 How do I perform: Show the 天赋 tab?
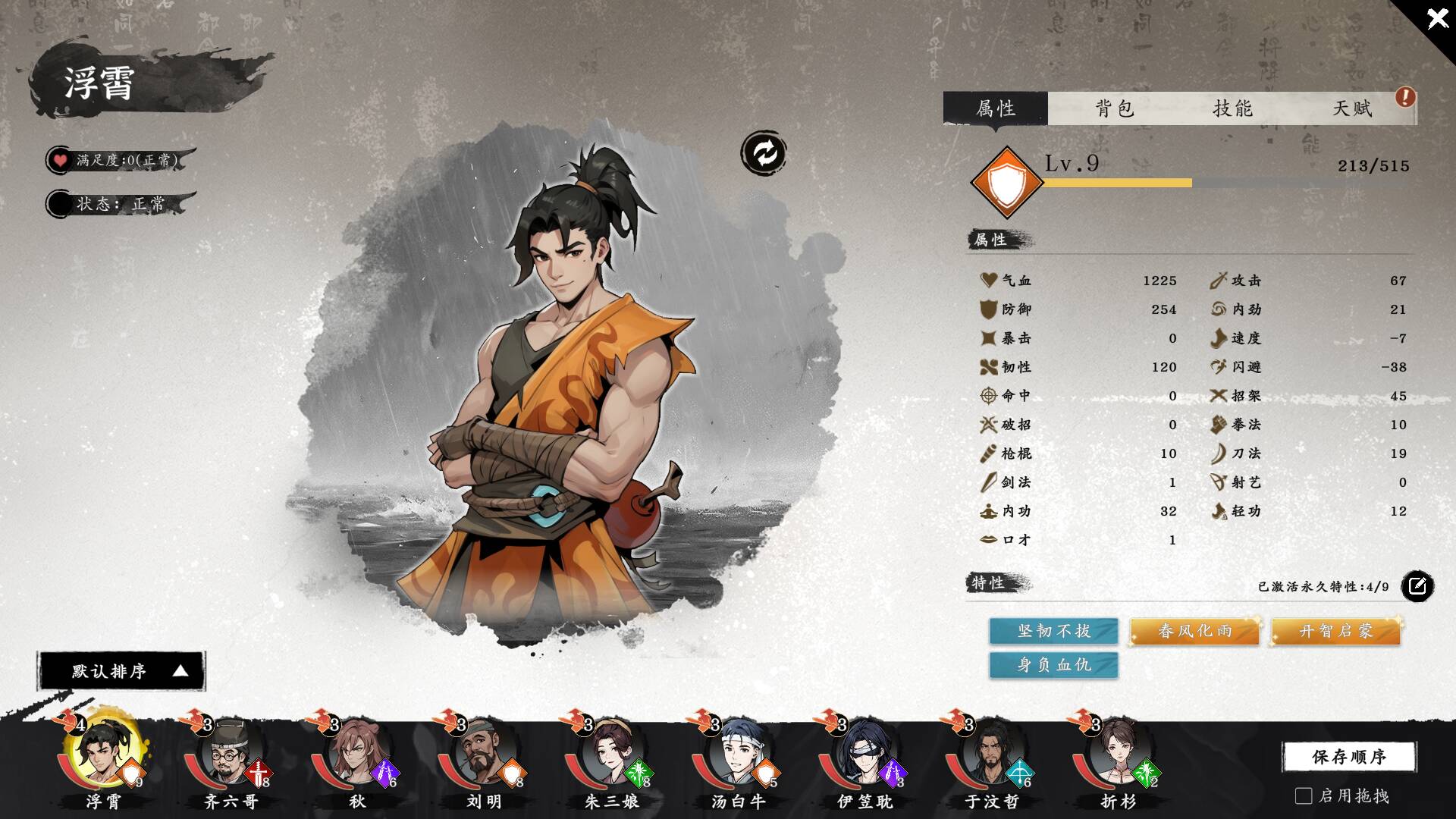tap(1352, 108)
